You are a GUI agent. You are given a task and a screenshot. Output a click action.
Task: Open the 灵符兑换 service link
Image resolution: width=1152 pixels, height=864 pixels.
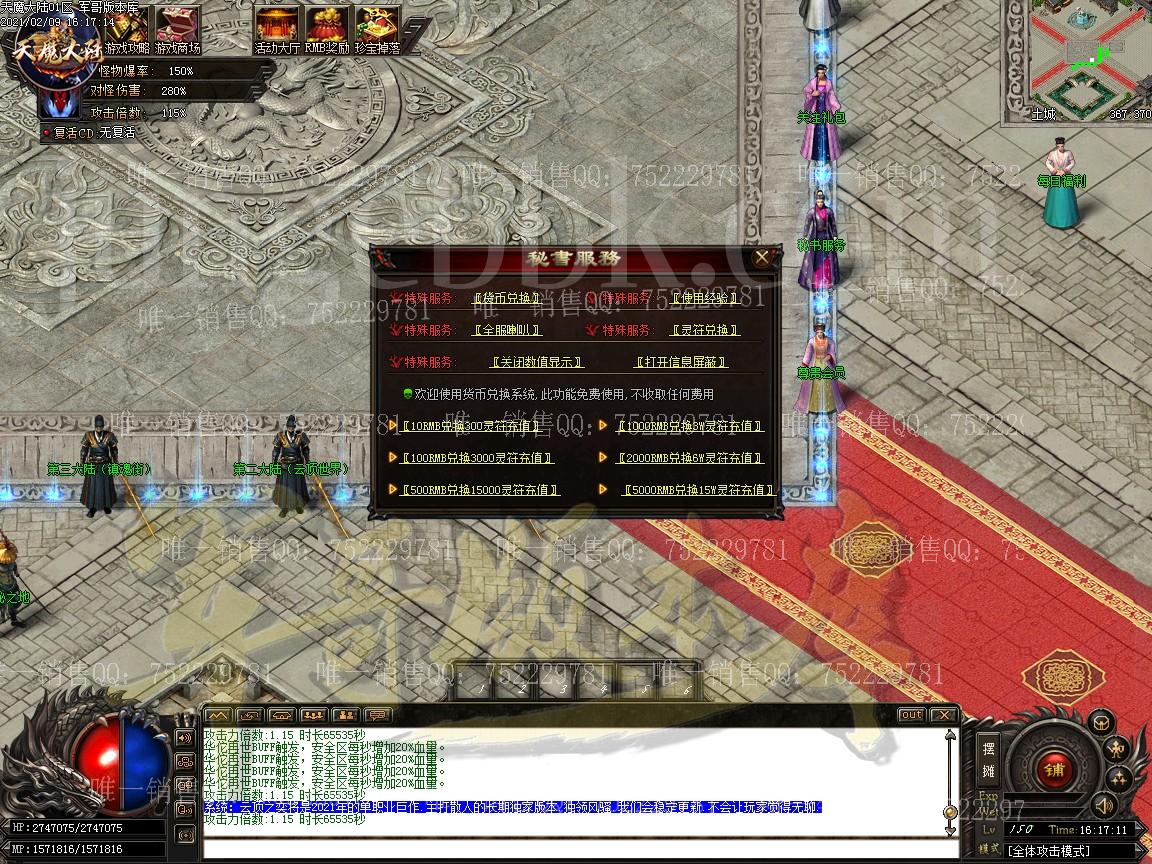pyautogui.click(x=705, y=330)
